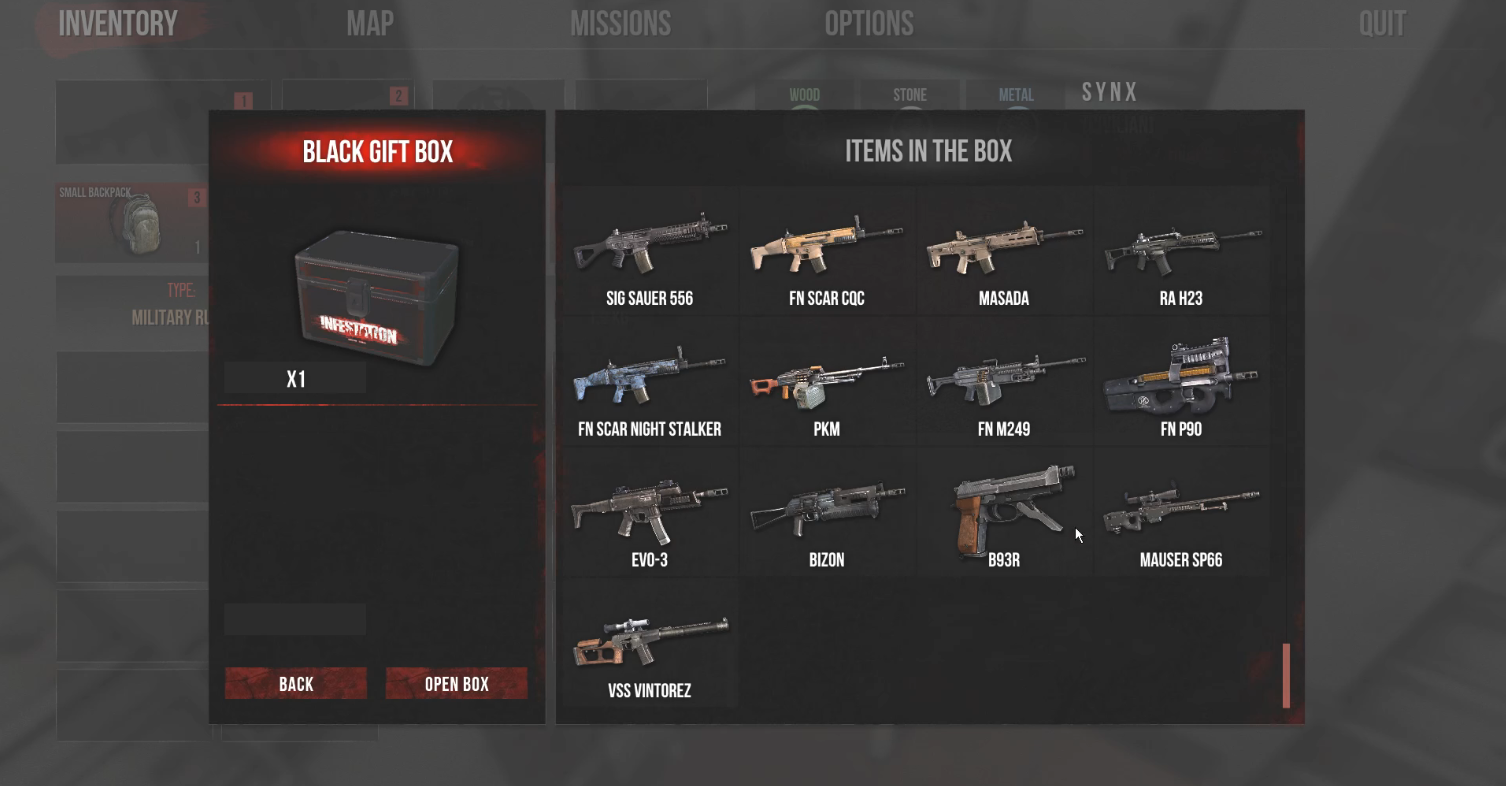
Task: Open the Map tab
Action: (x=370, y=24)
